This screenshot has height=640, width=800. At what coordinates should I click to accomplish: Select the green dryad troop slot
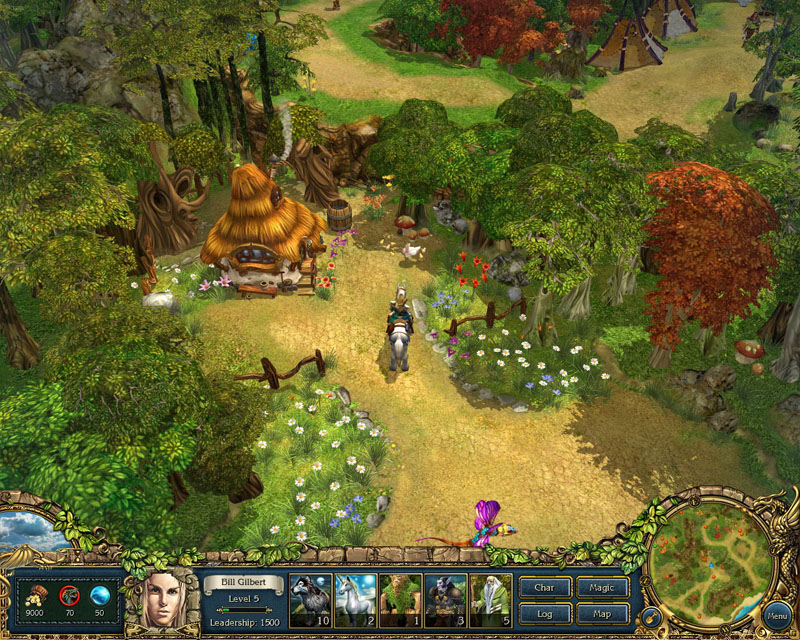tap(400, 599)
